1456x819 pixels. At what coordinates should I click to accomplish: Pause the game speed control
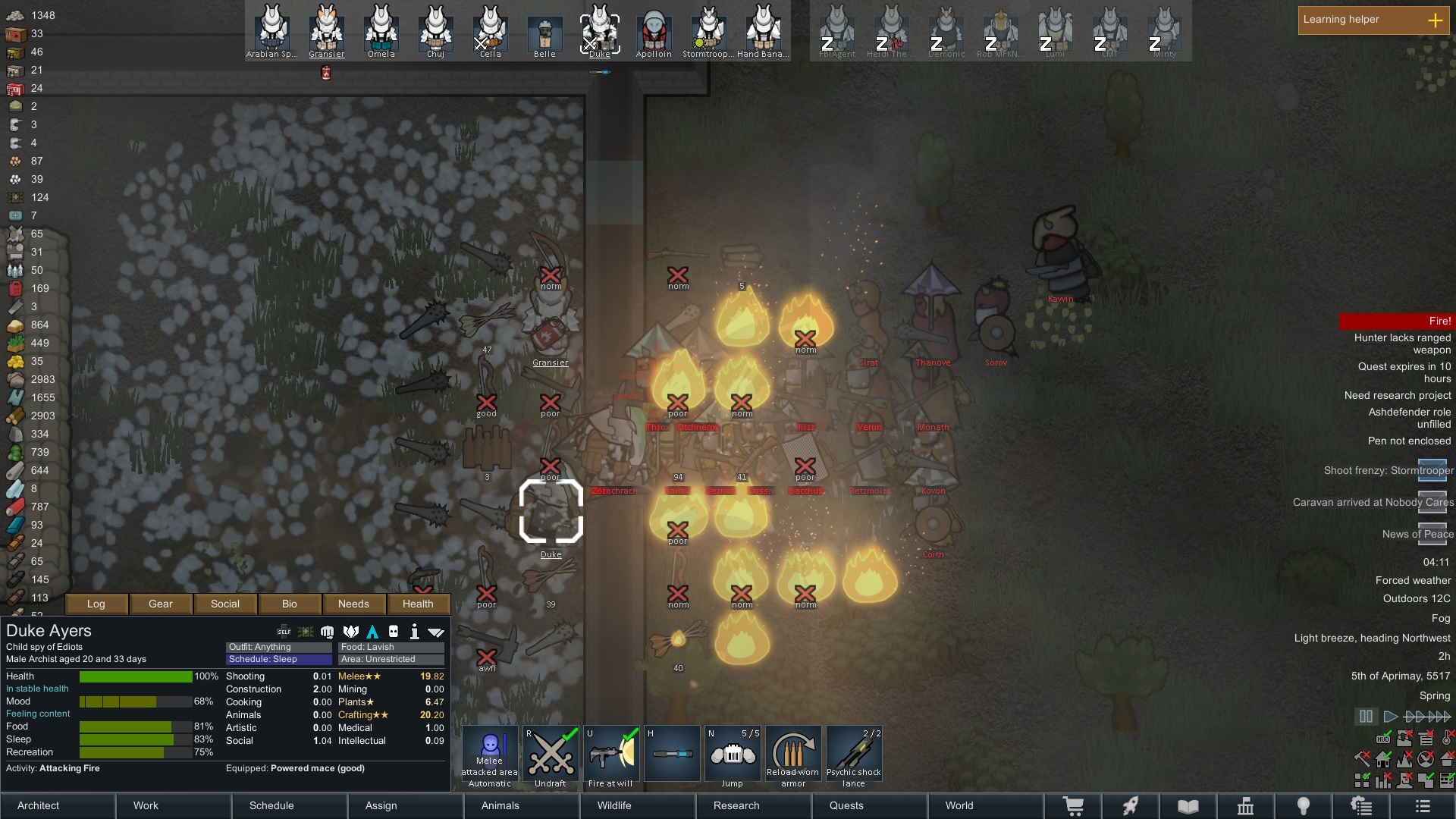(1366, 717)
